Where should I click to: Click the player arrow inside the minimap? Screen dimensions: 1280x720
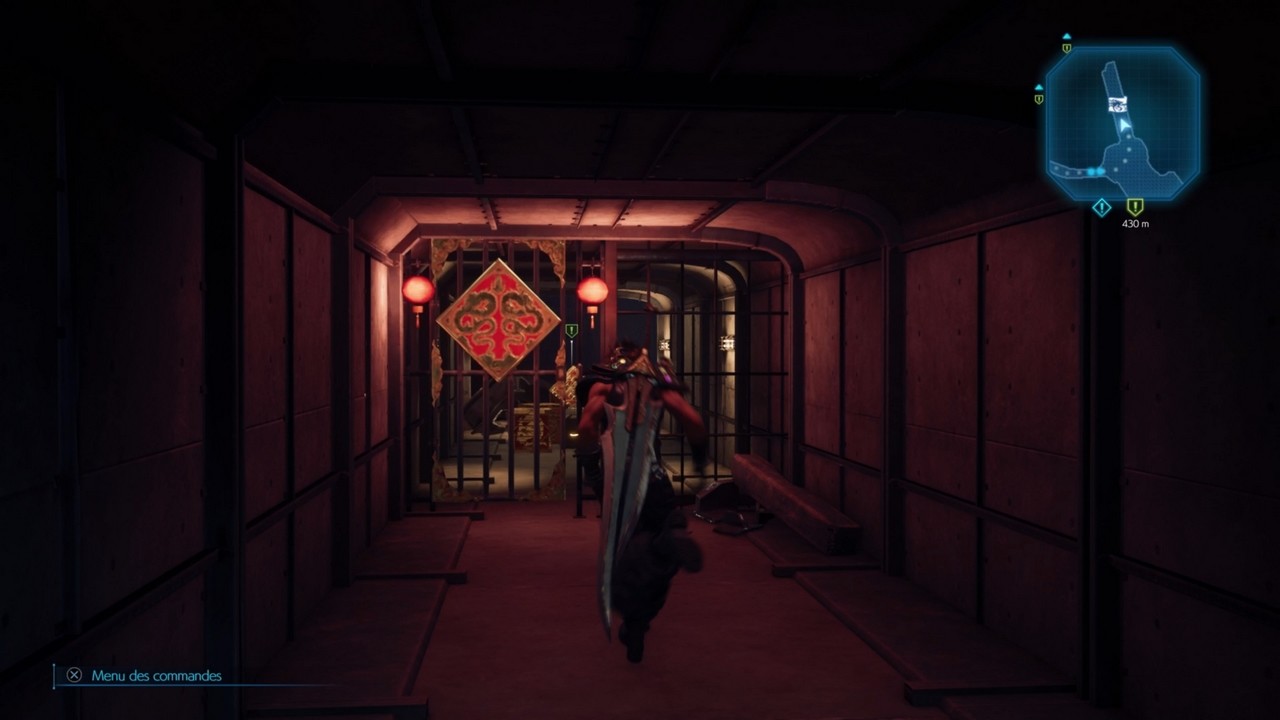pos(1124,124)
